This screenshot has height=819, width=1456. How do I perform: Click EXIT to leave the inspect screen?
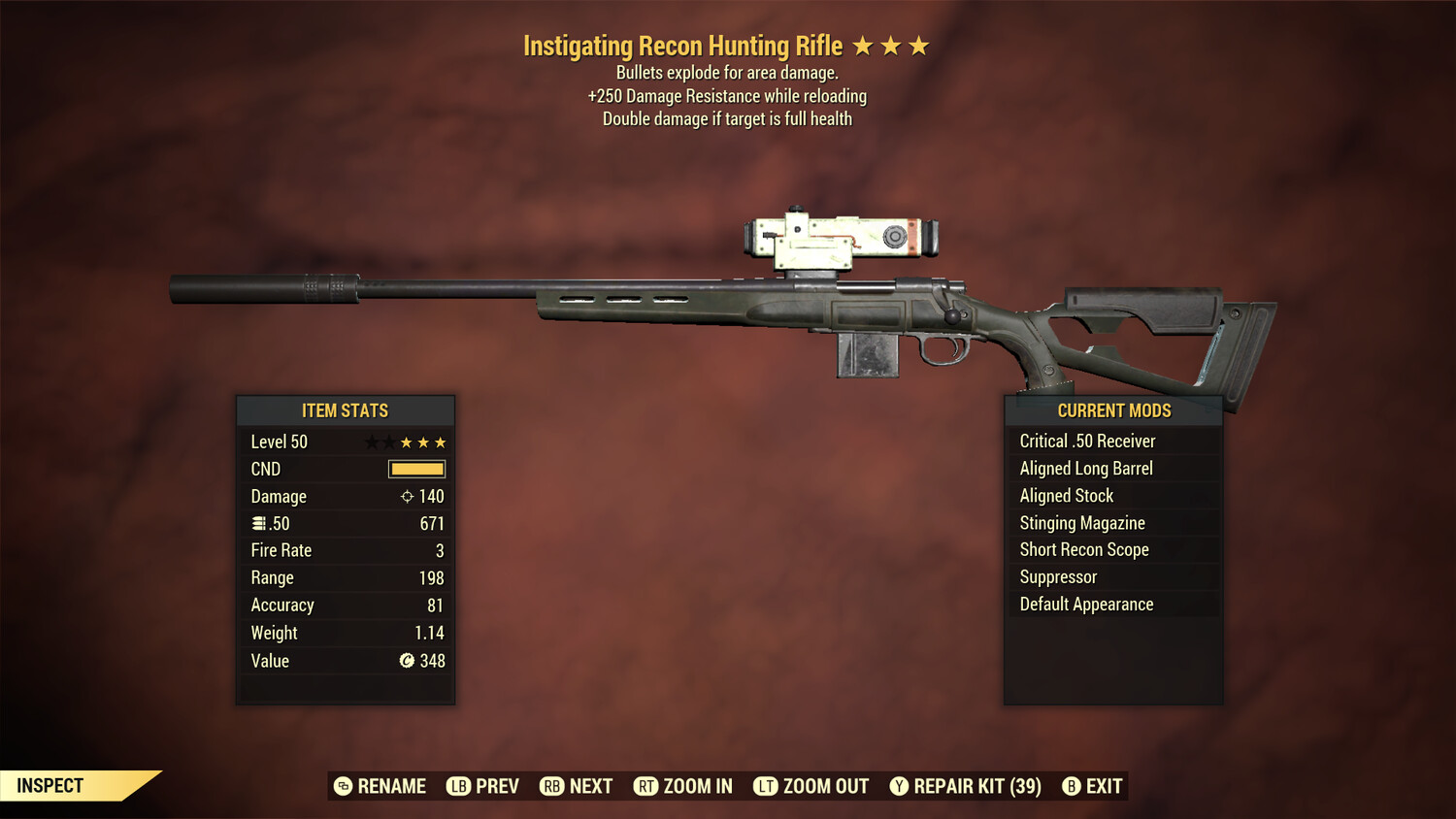[x=1105, y=786]
